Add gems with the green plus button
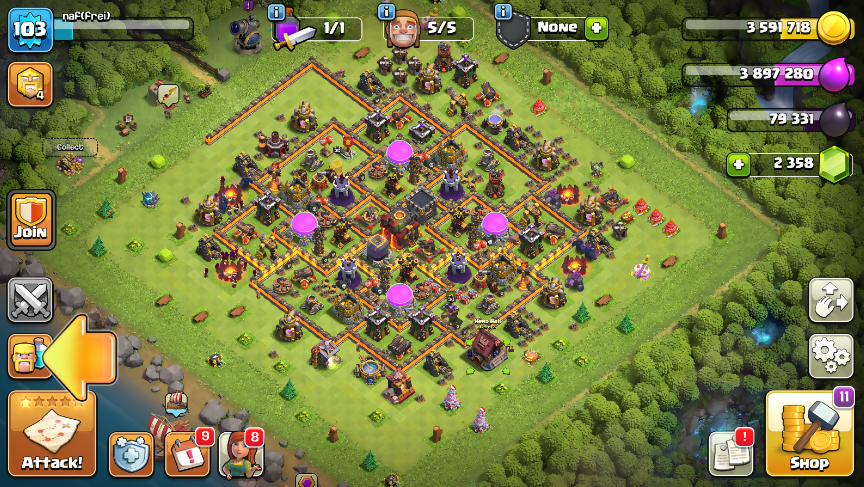The width and height of the screenshot is (864, 487). click(738, 164)
